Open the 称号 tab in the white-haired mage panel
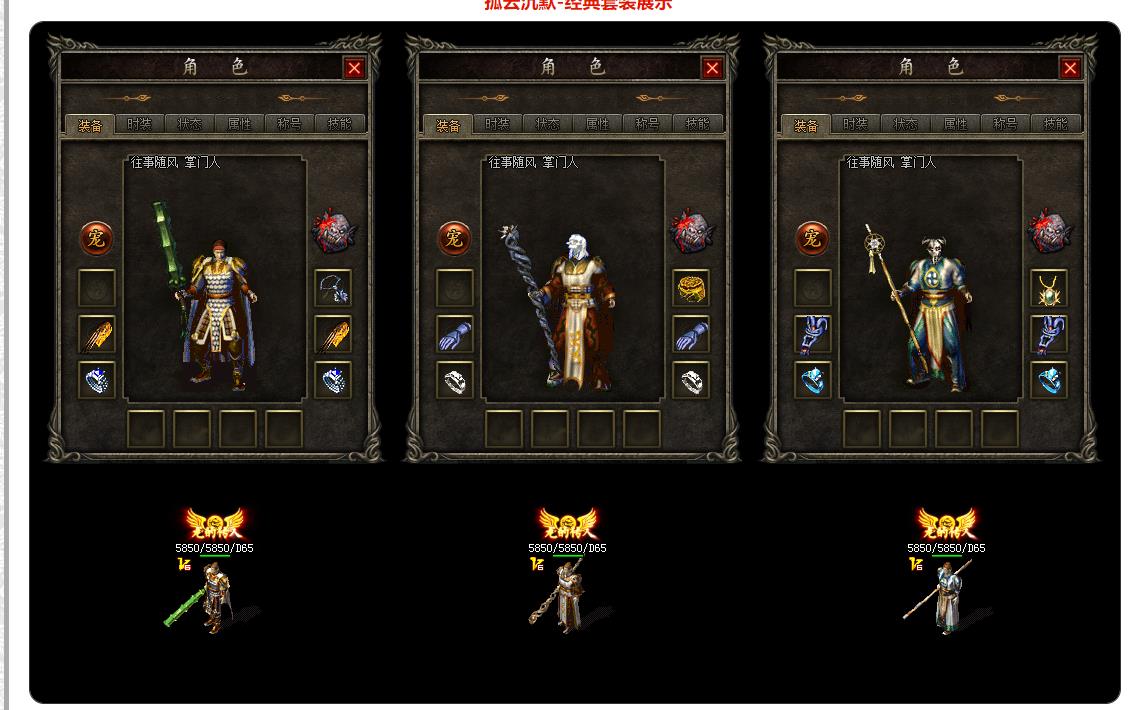1136x710 pixels. pos(648,124)
